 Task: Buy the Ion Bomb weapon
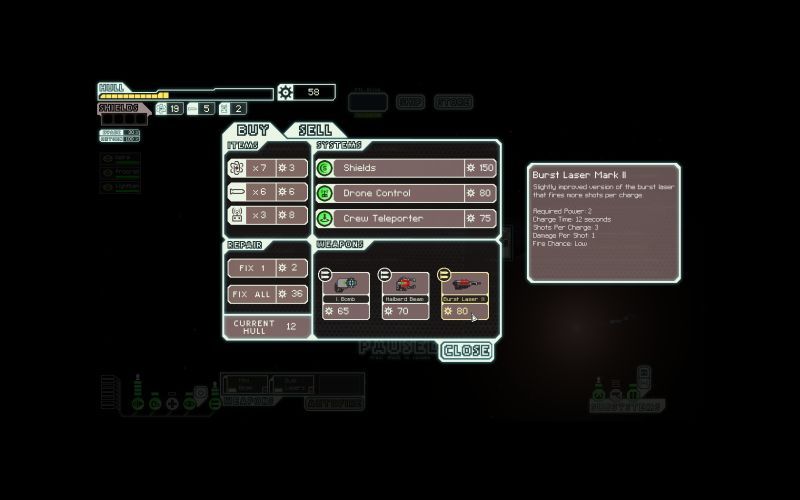pos(346,296)
